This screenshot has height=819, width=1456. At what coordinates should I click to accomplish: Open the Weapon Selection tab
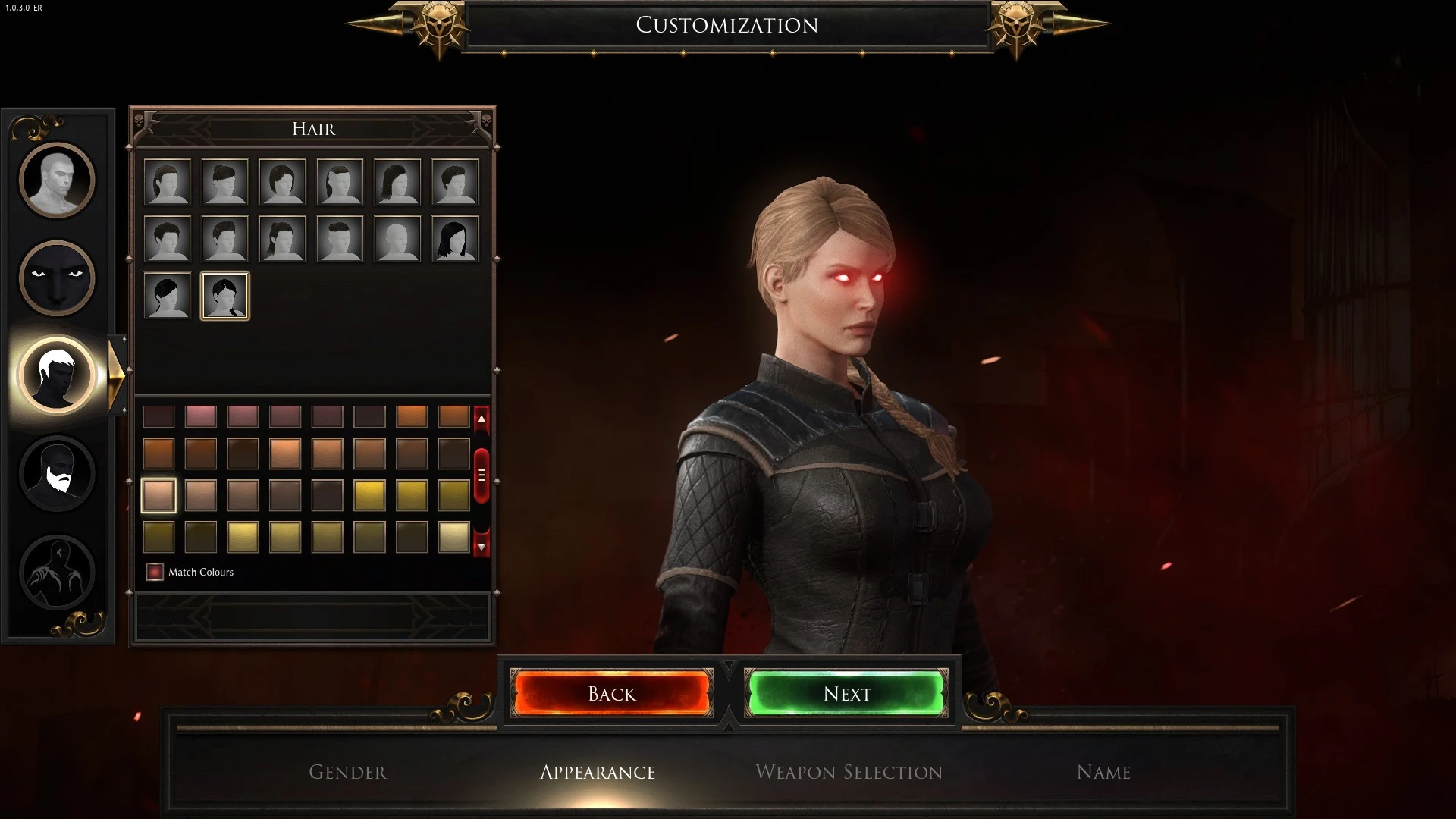pos(849,772)
